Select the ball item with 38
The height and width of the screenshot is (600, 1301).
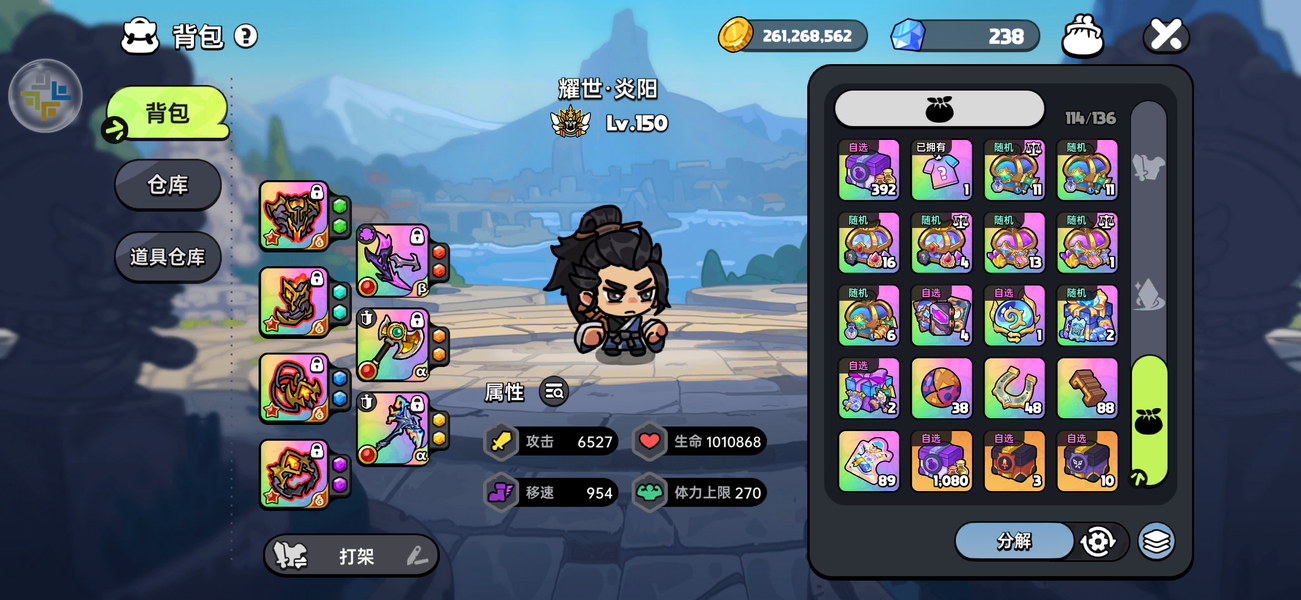click(x=941, y=389)
